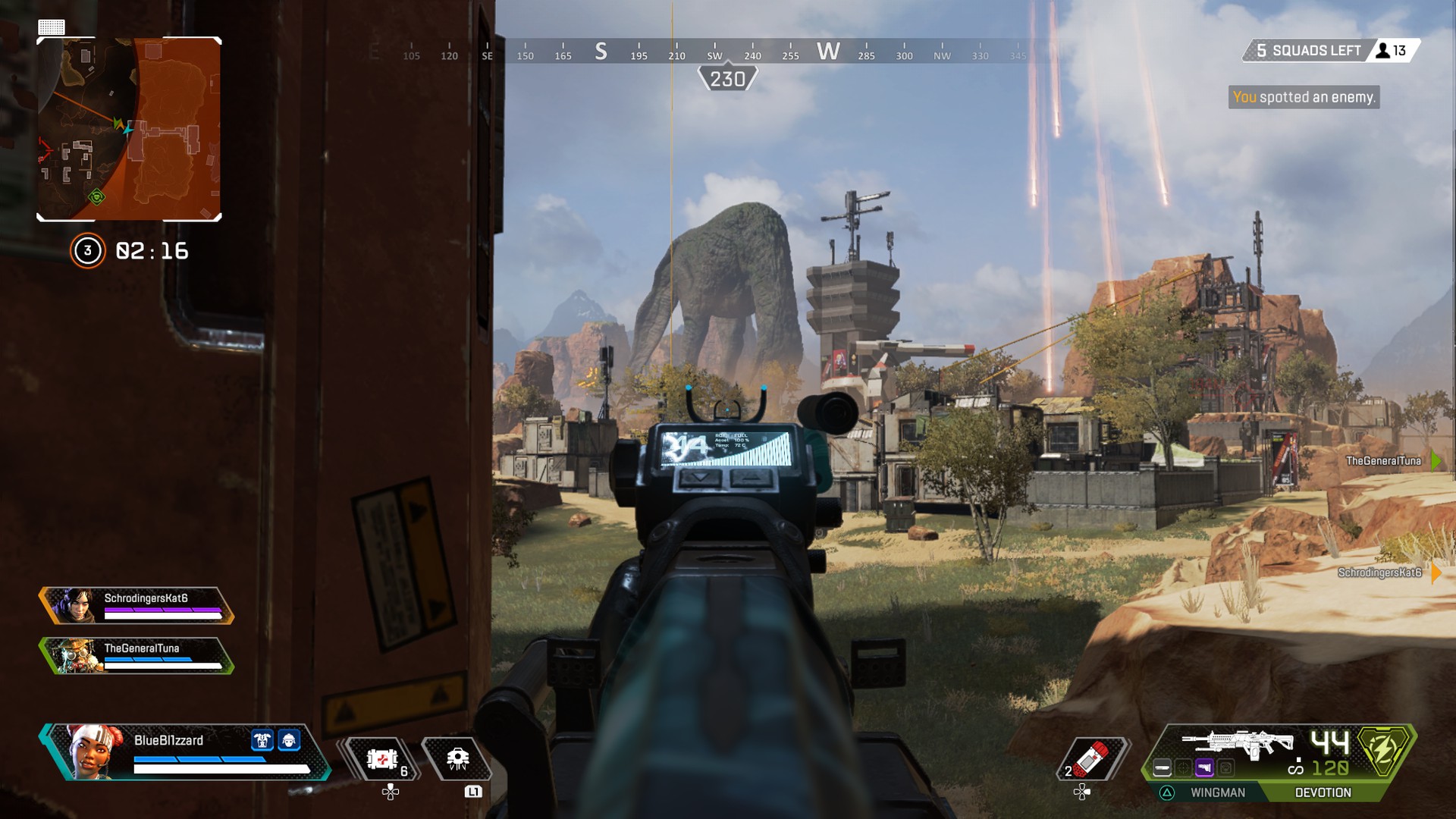Click BlueBl1zzard's player portrait

93,752
